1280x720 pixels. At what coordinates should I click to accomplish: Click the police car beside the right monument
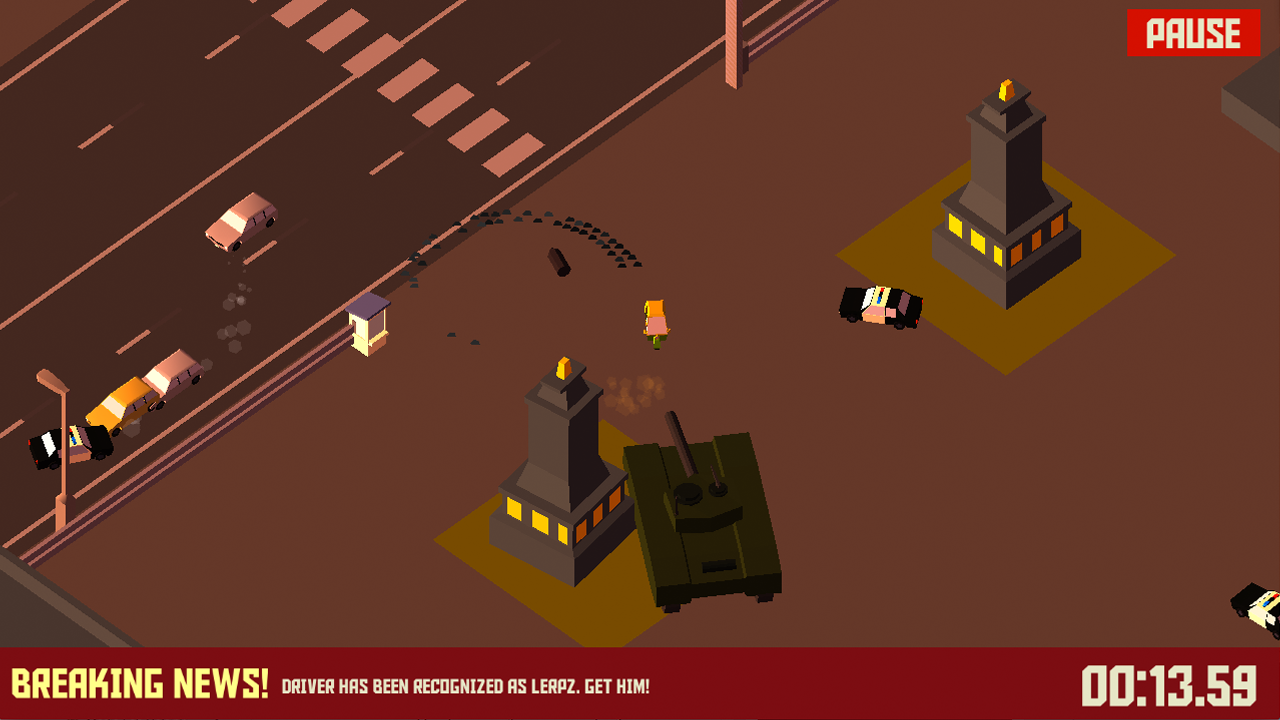point(880,305)
